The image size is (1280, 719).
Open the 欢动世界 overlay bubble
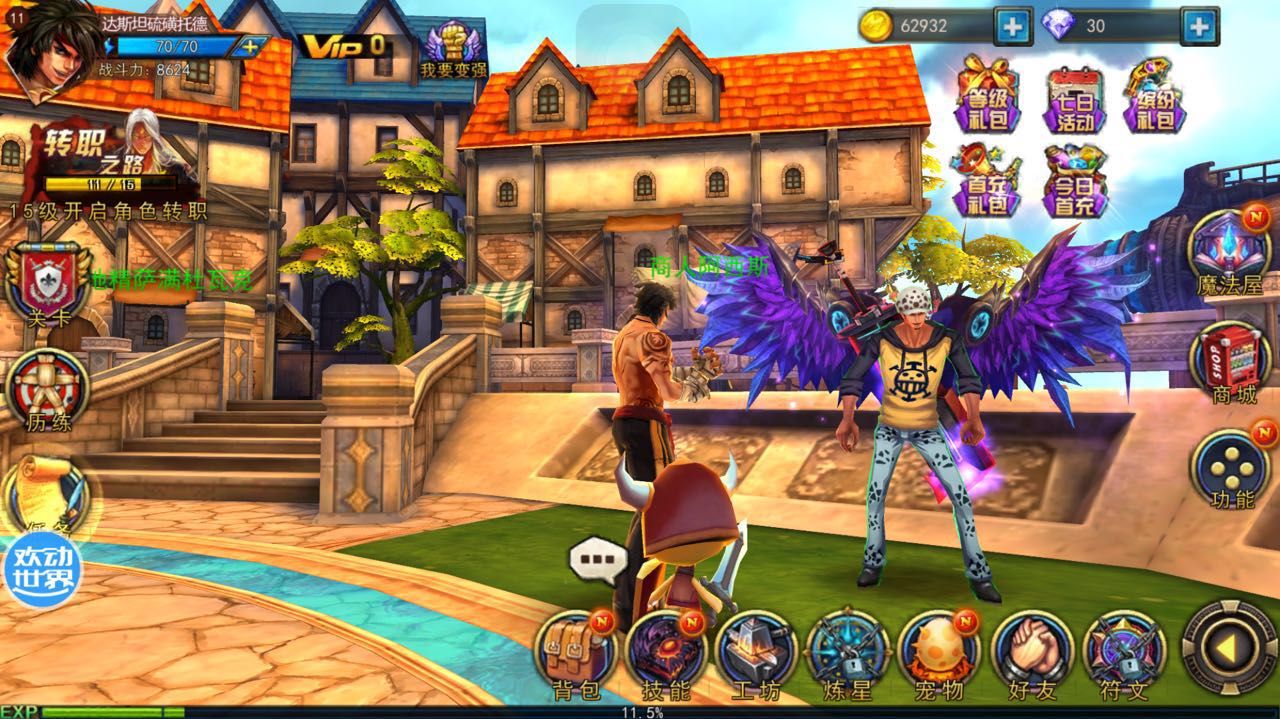point(42,572)
